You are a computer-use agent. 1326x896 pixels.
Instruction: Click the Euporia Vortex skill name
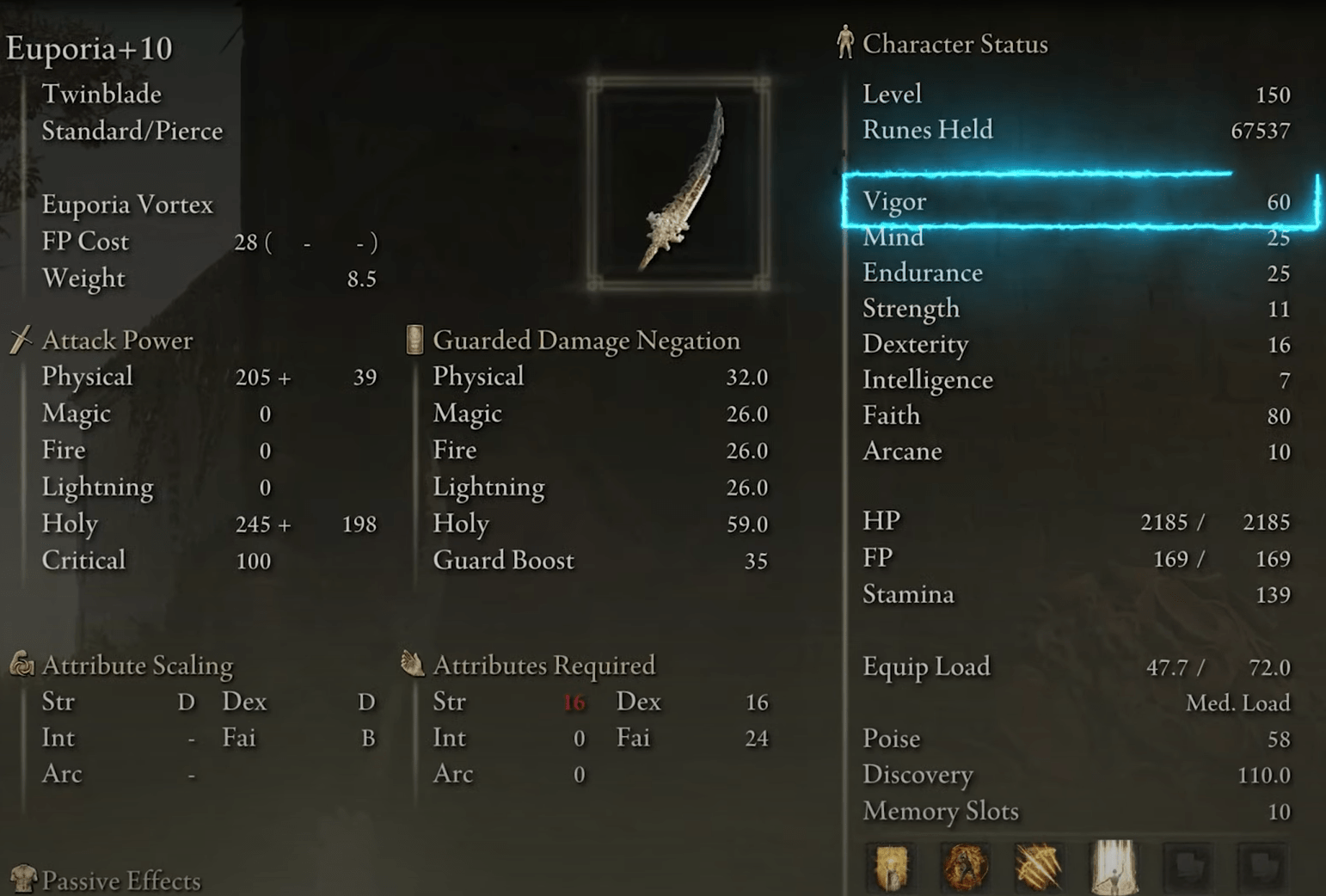[x=127, y=204]
